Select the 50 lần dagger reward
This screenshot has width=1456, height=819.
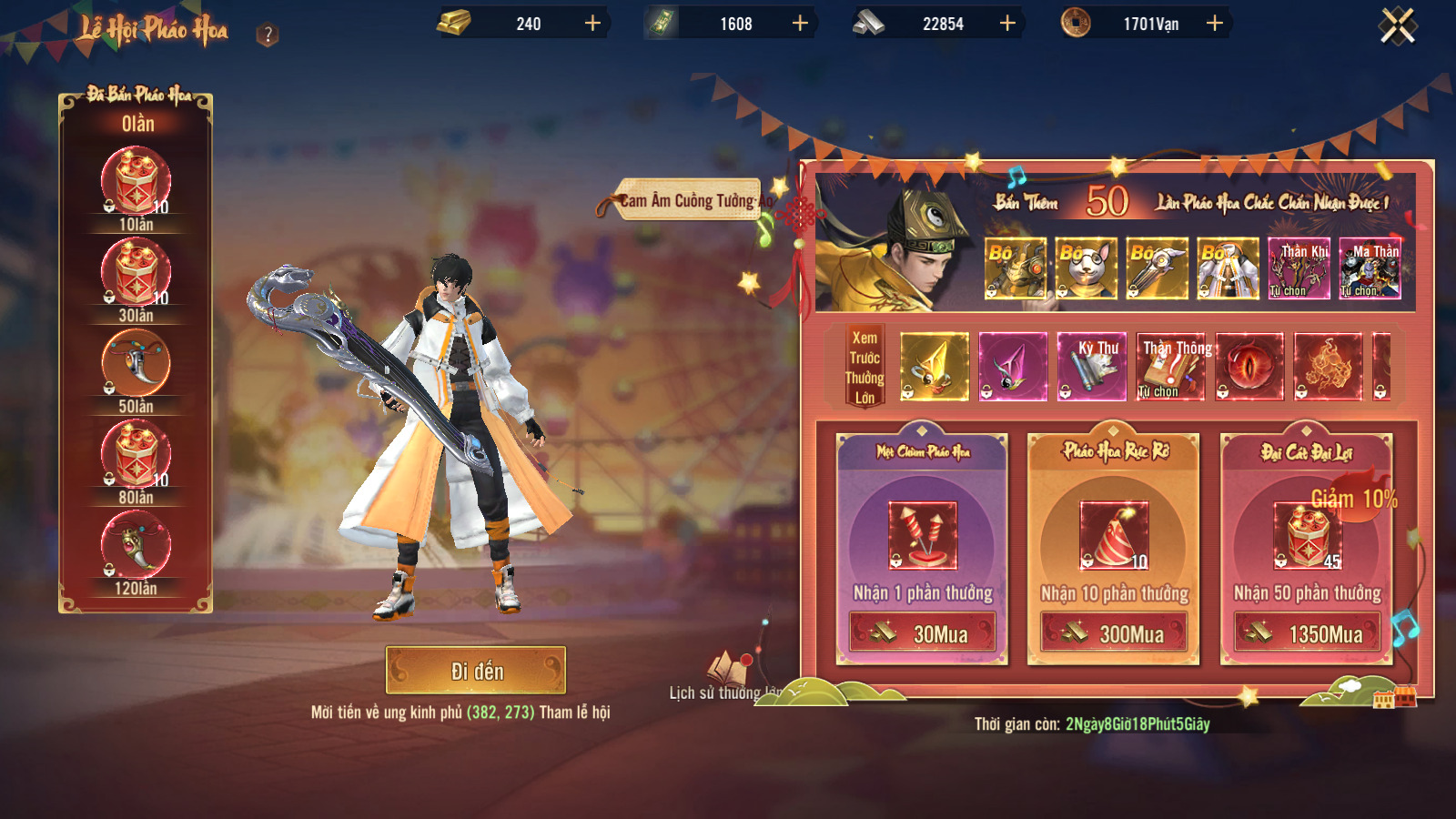[136, 362]
